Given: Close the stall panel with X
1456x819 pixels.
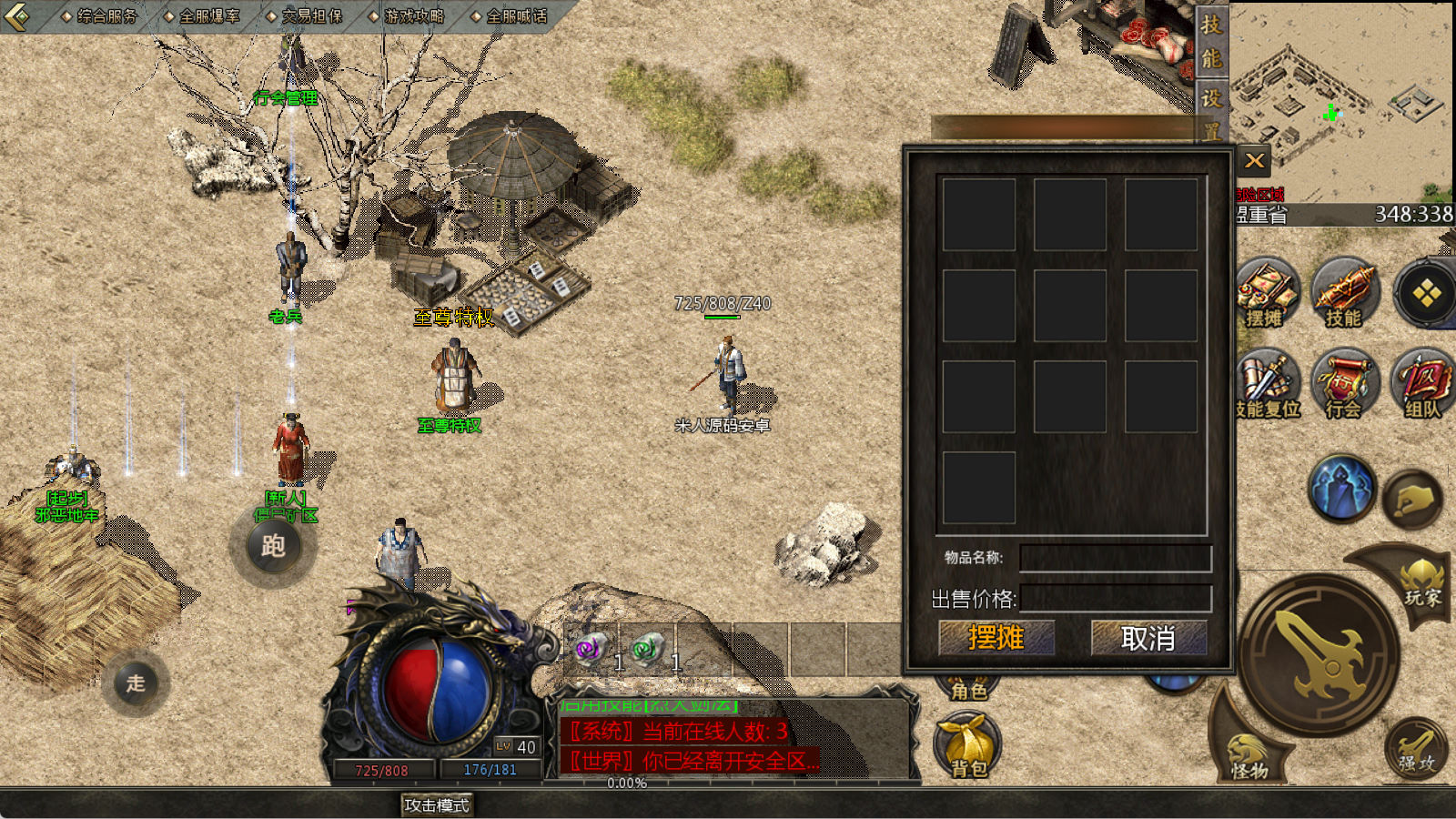Looking at the screenshot, I should coord(1255,162).
